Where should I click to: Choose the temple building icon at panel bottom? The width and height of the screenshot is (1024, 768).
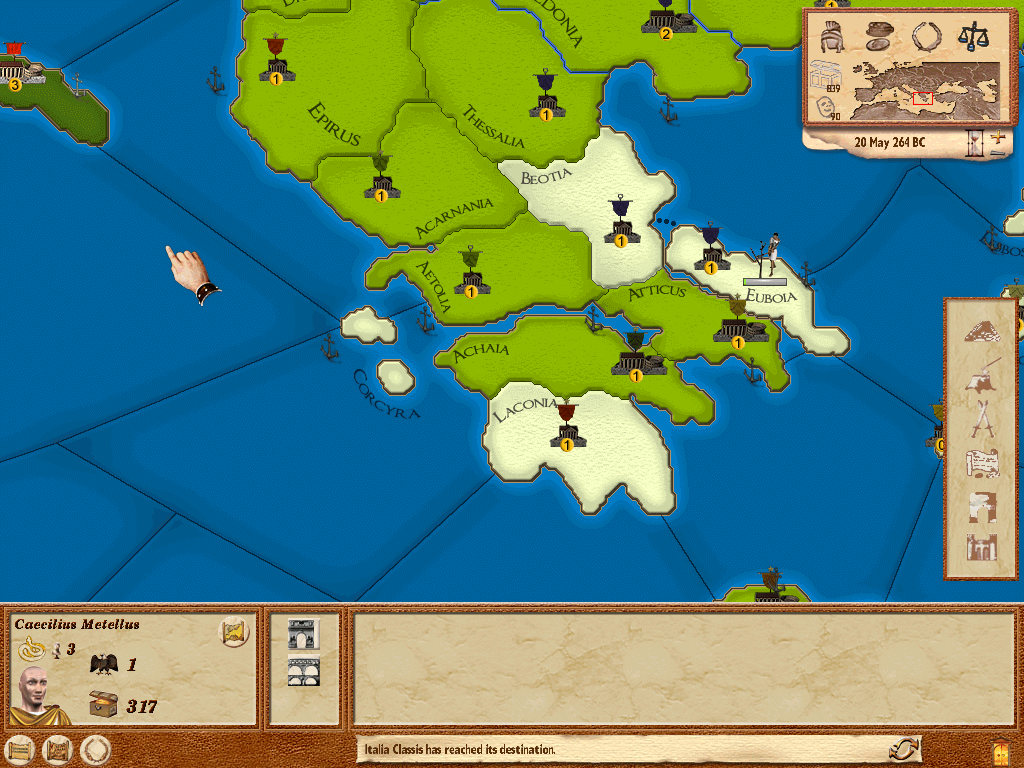click(982, 548)
